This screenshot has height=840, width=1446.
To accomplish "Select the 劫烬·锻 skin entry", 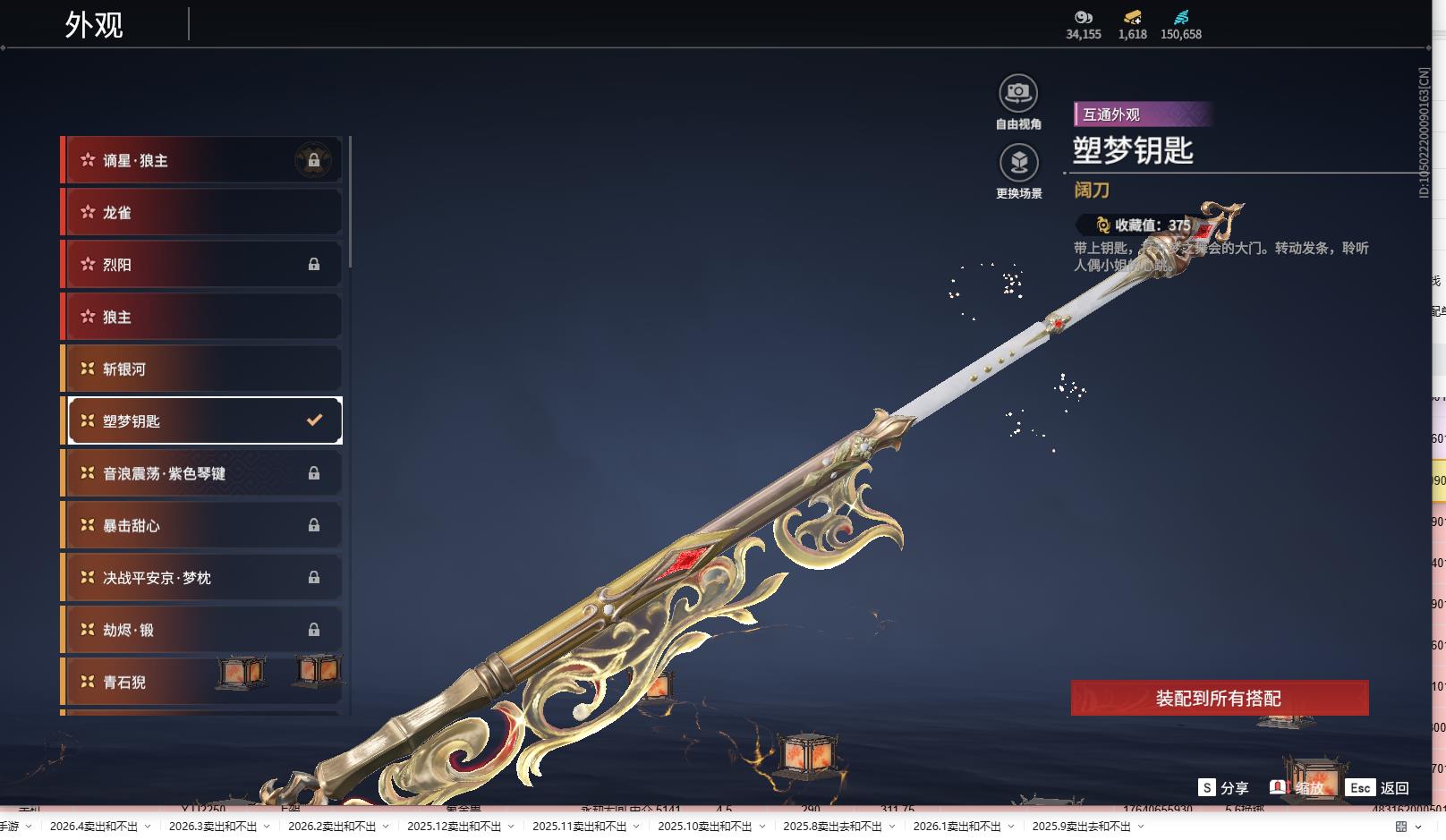I will pos(202,630).
